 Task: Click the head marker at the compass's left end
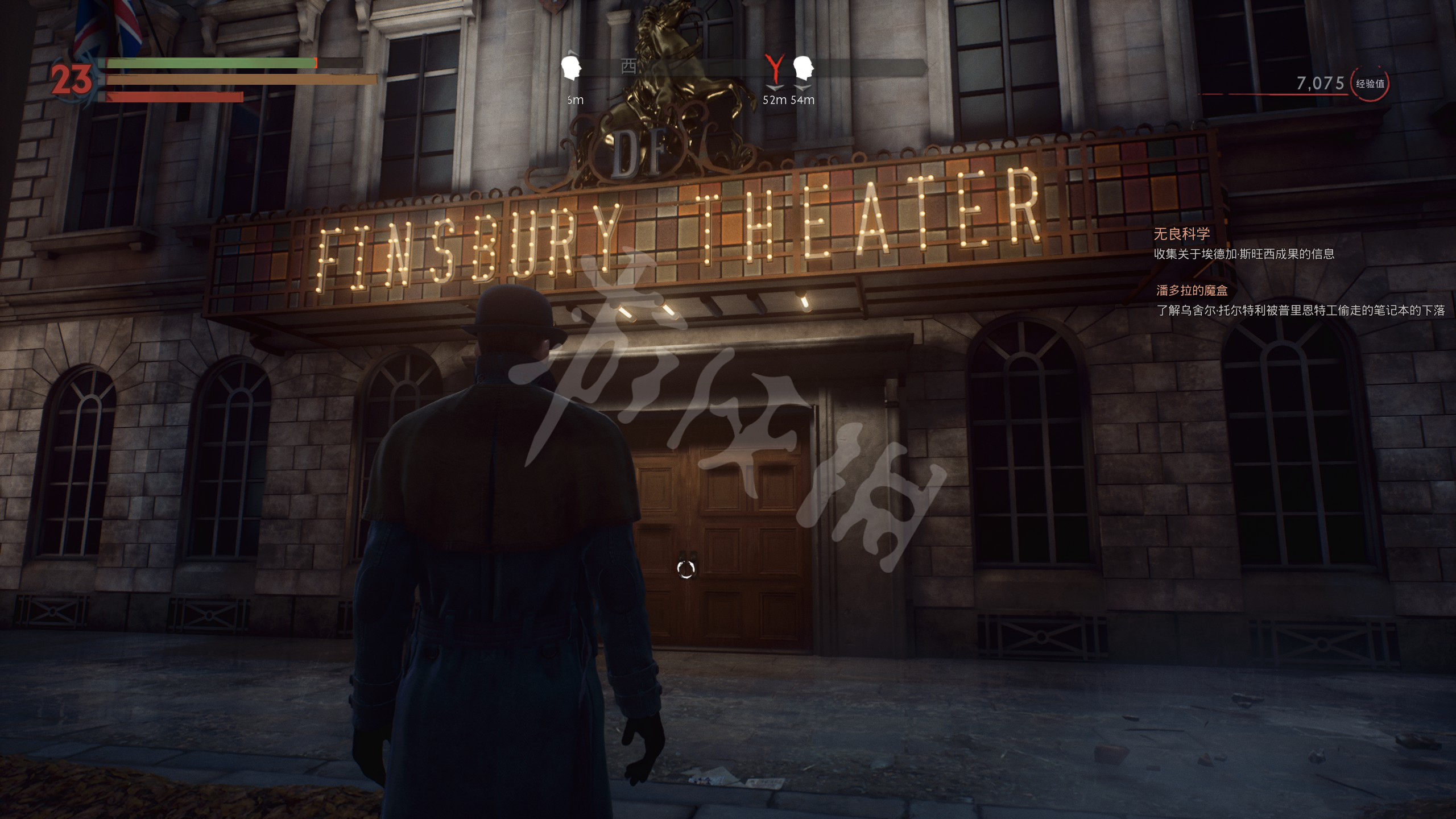click(x=570, y=68)
